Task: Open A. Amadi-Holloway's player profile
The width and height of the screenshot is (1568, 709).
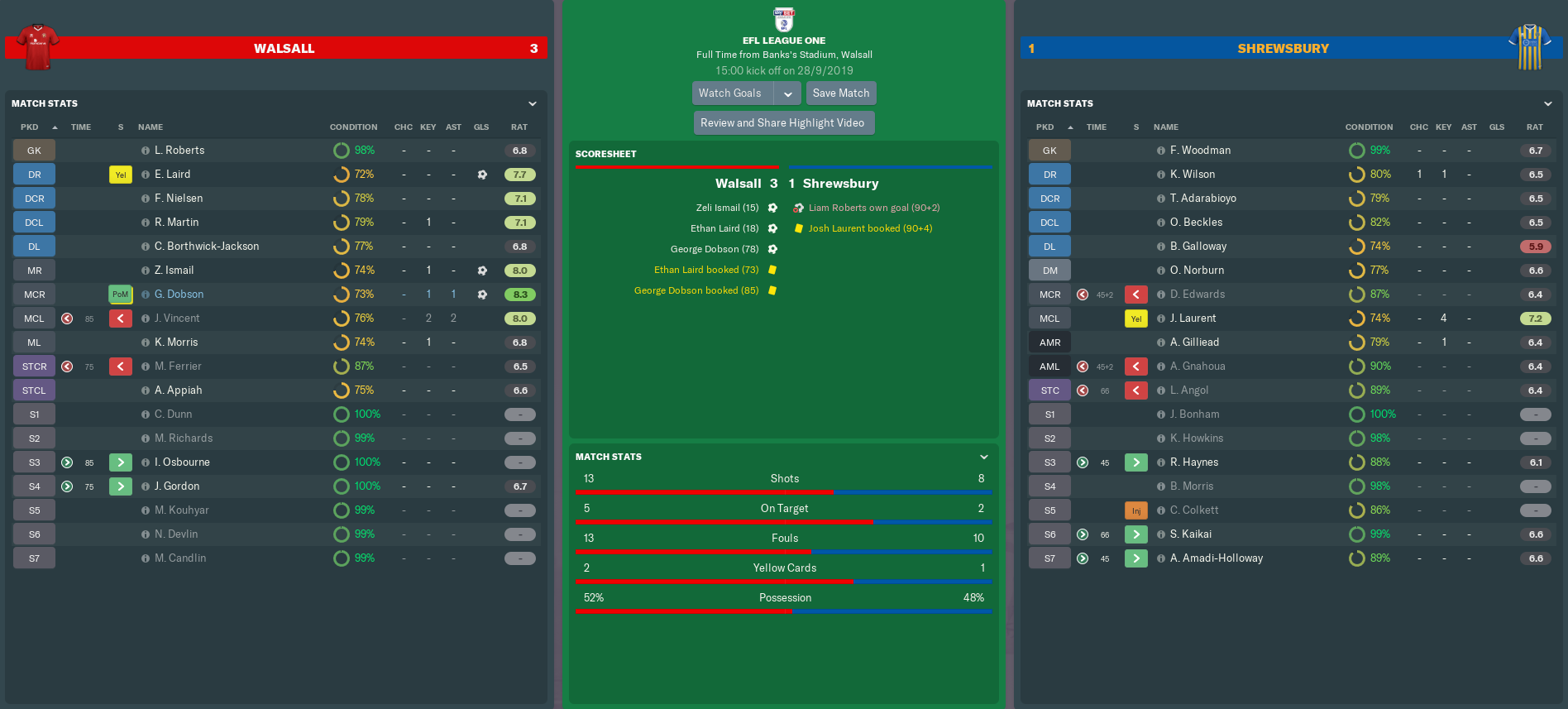Action: click(1216, 558)
